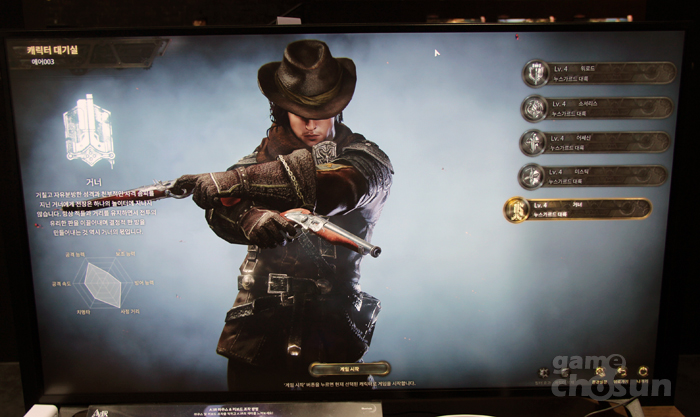This screenshot has width=700, height=417.
Task: Choose the Lv. 4 소서리스 (Sorceress) character
Action: (x=596, y=108)
